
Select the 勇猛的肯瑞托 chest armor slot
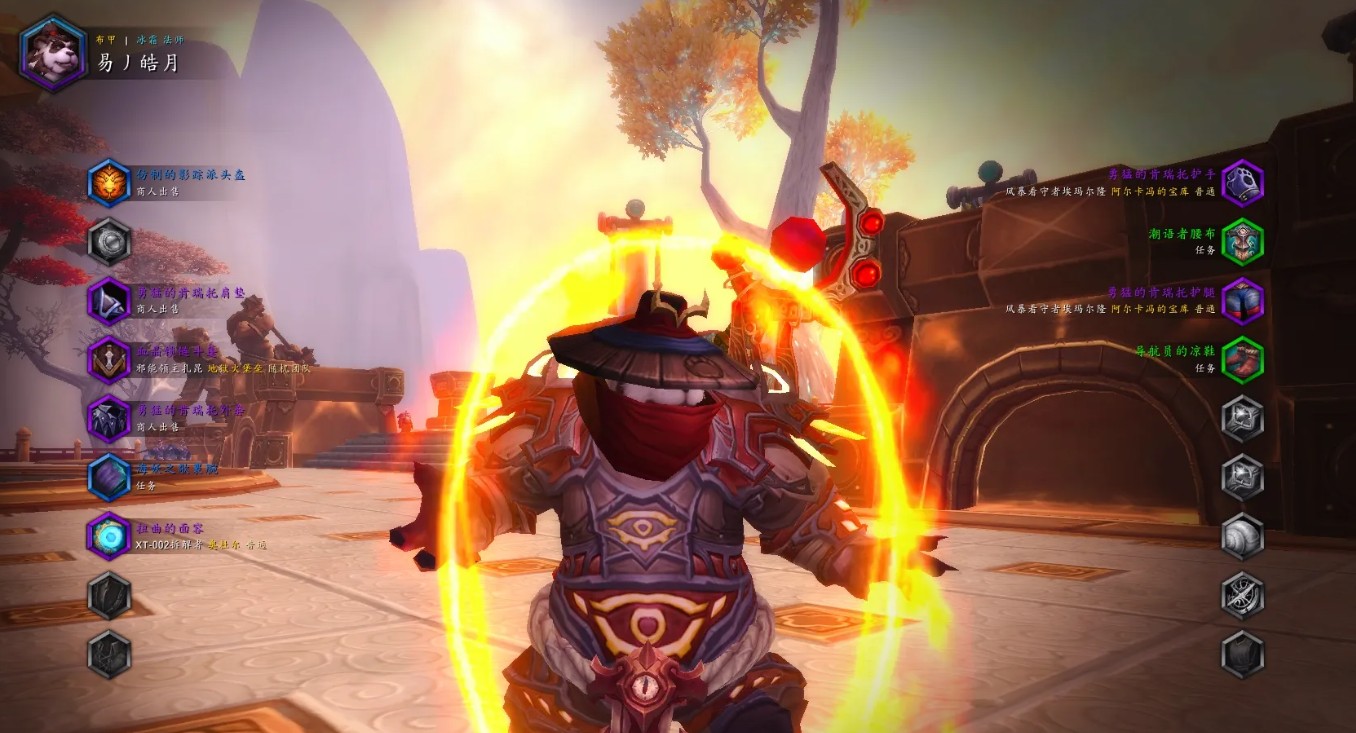pyautogui.click(x=109, y=418)
